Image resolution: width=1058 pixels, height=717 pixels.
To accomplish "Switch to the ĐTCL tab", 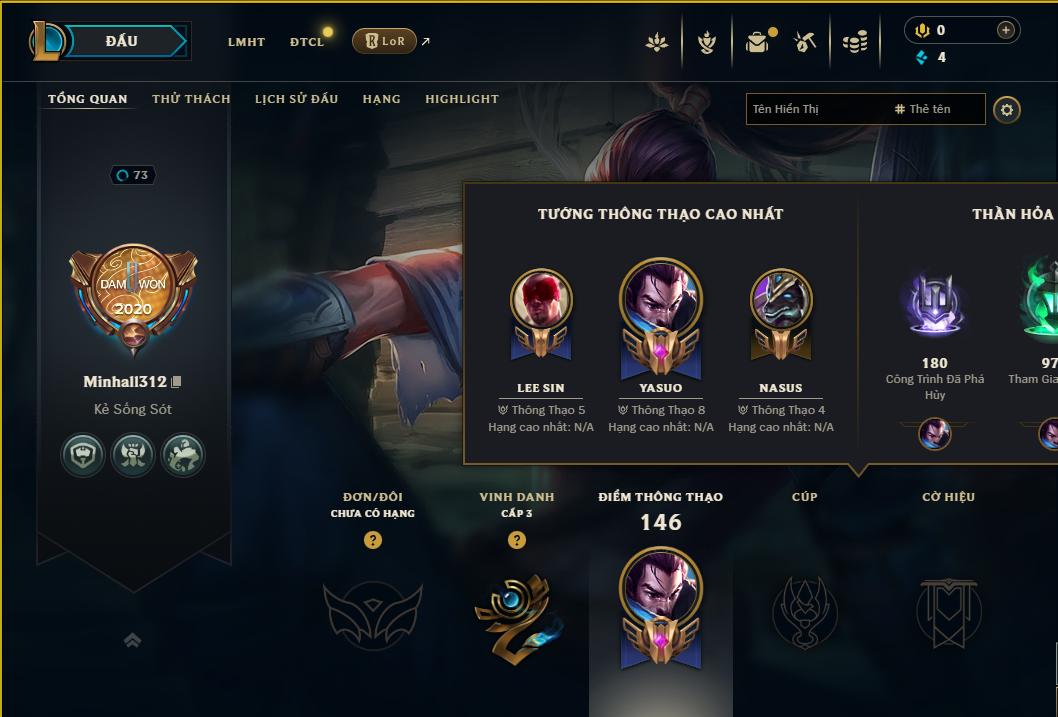I will 307,42.
